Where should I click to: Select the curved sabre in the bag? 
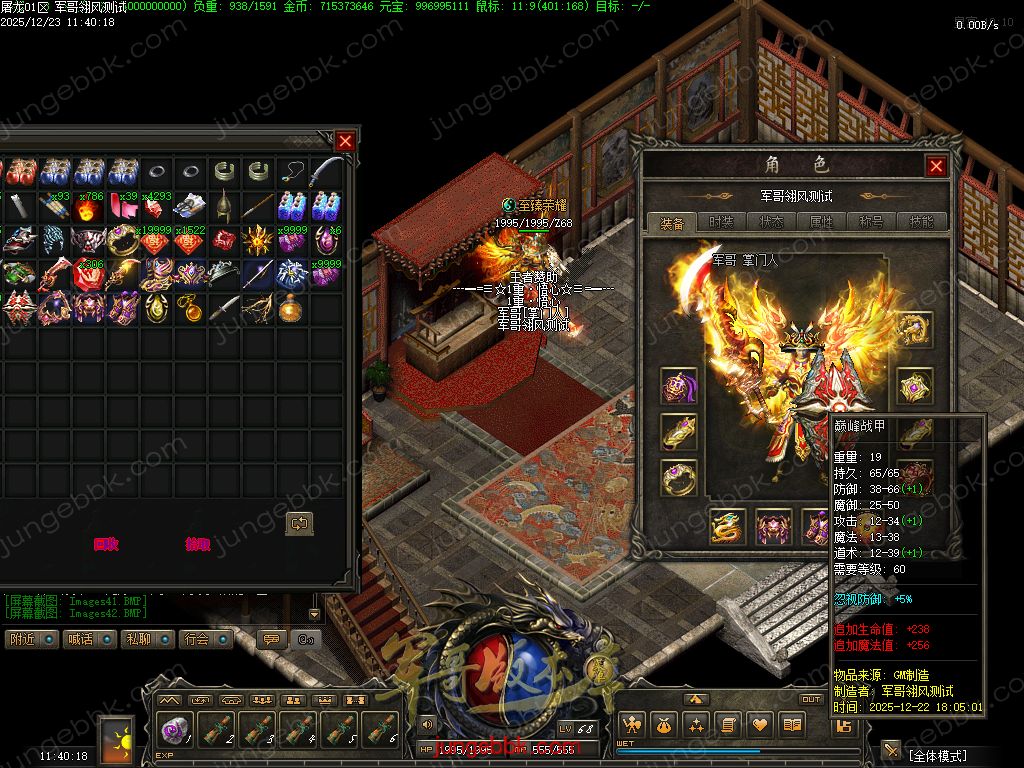coord(326,172)
